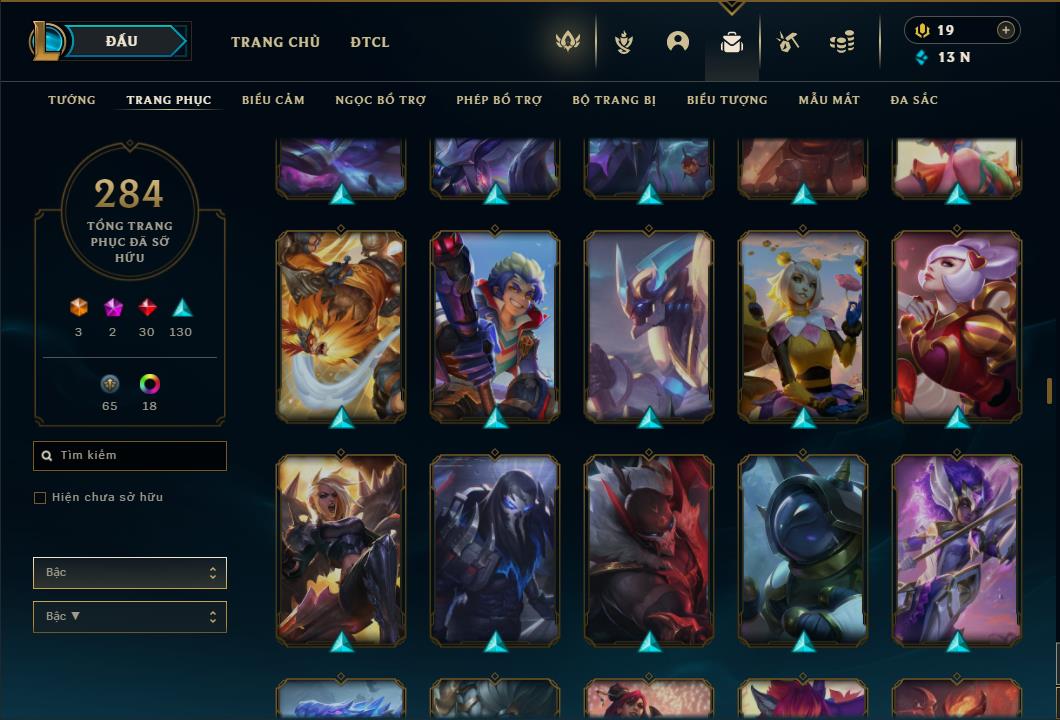The image size is (1060, 720).
Task: Select the bee-themed skin card
Action: 803,325
